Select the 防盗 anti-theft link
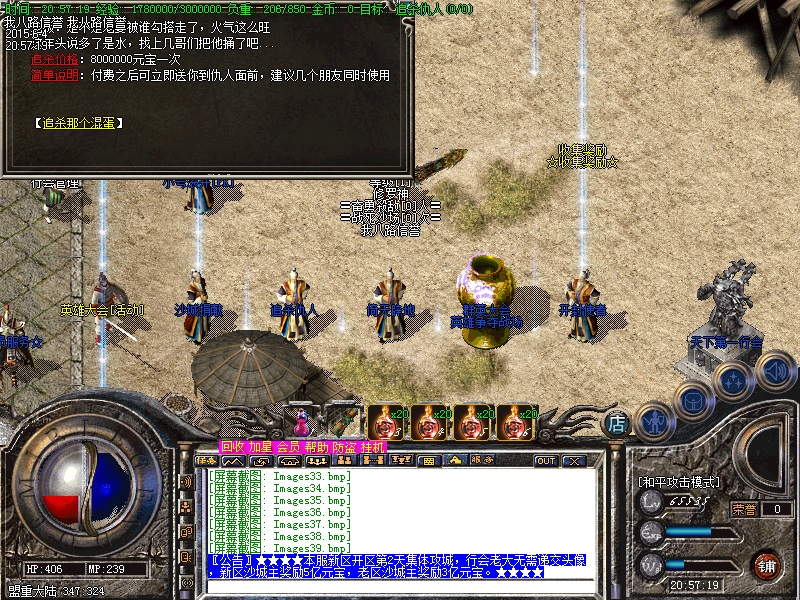The image size is (800, 600). pos(344,446)
